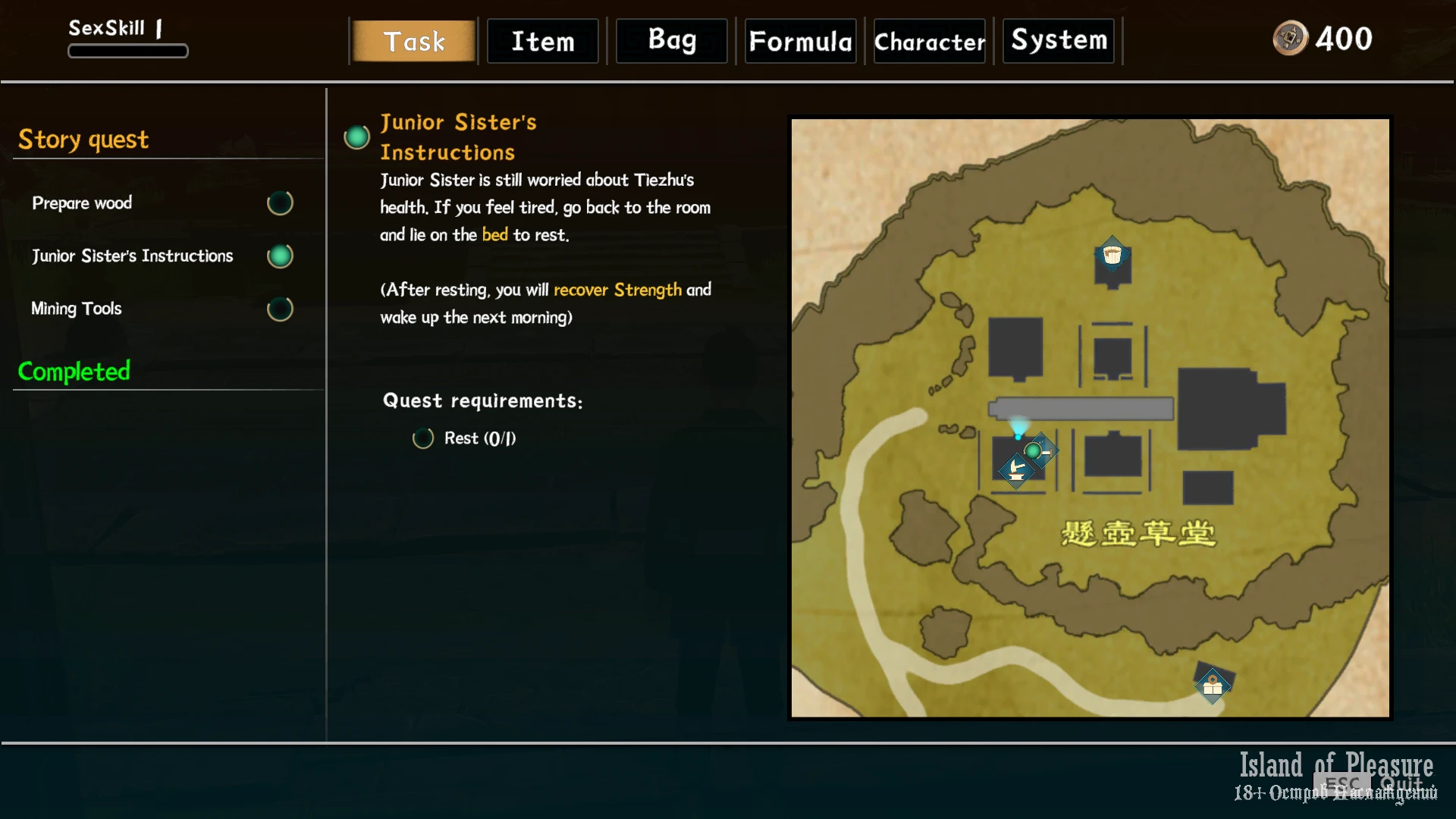Viewport: 1456px width, 819px height.
Task: Open the Mining Tools quest entry
Action: (77, 309)
